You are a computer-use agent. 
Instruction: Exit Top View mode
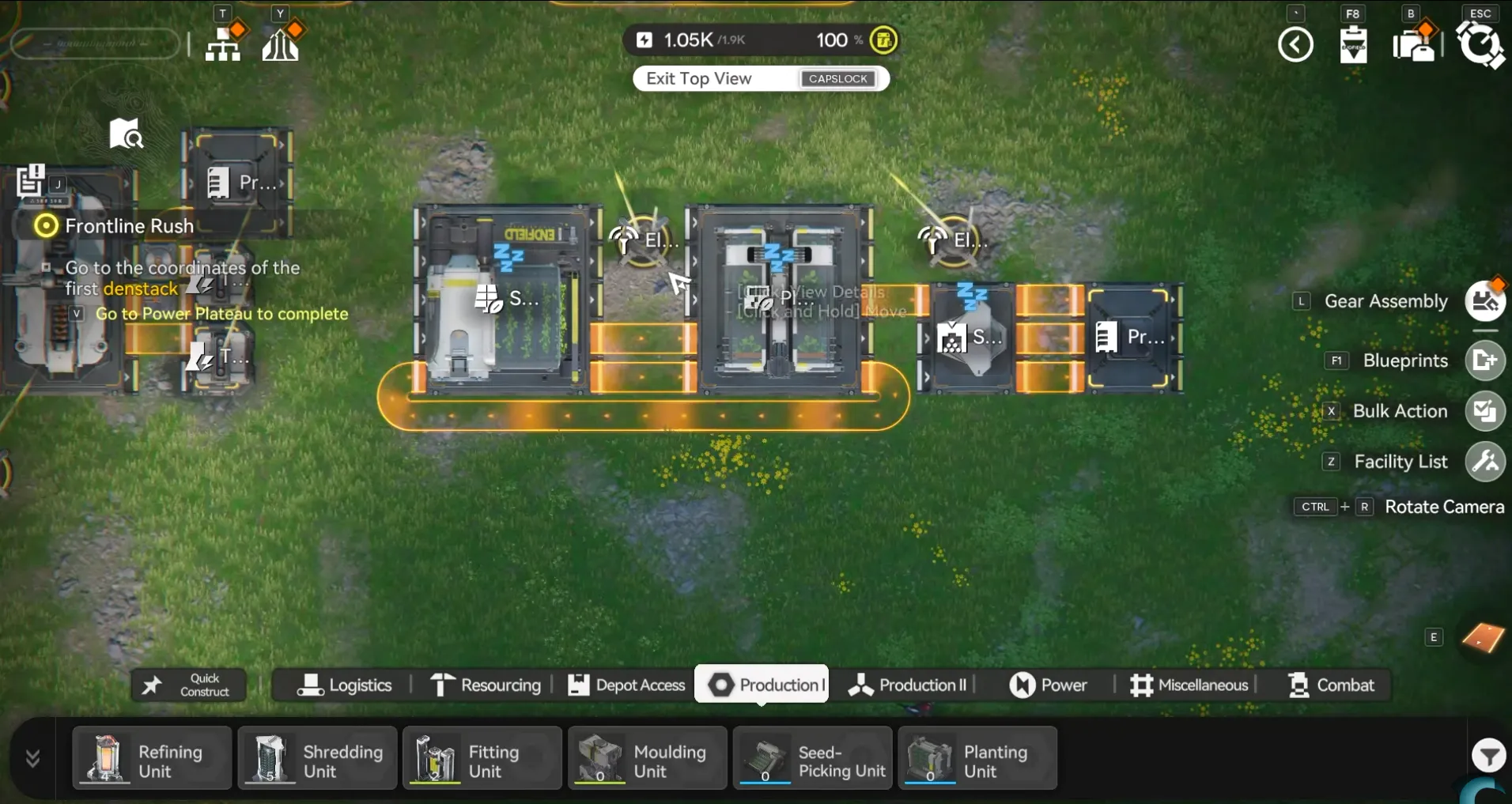click(759, 78)
